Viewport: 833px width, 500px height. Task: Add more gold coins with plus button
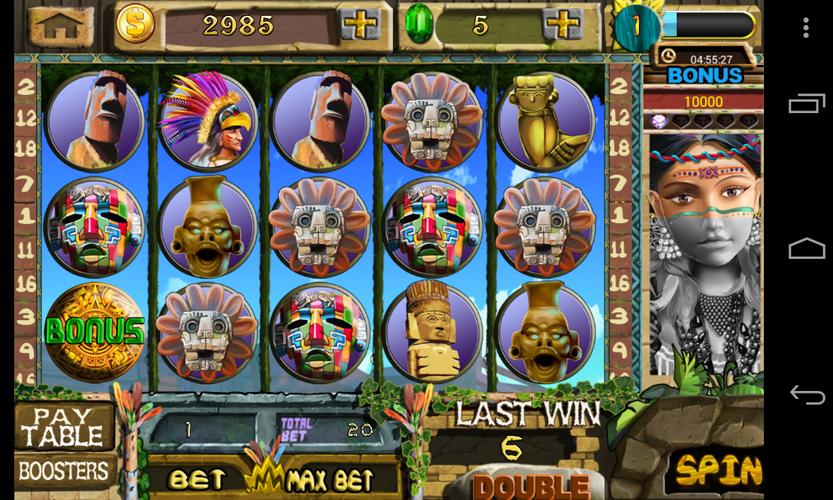point(359,24)
